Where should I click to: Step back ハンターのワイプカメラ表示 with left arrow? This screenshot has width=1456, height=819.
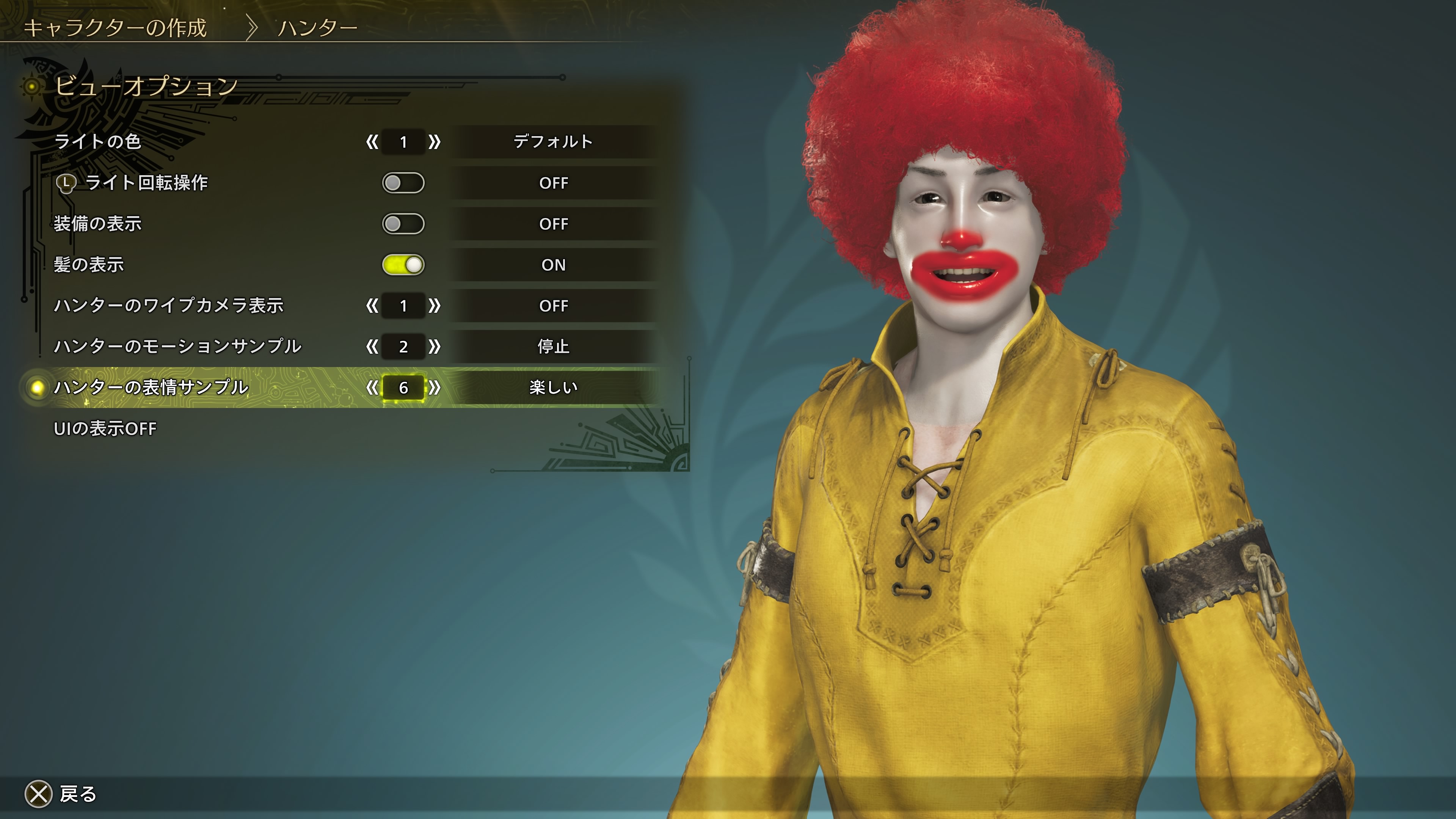coord(372,306)
